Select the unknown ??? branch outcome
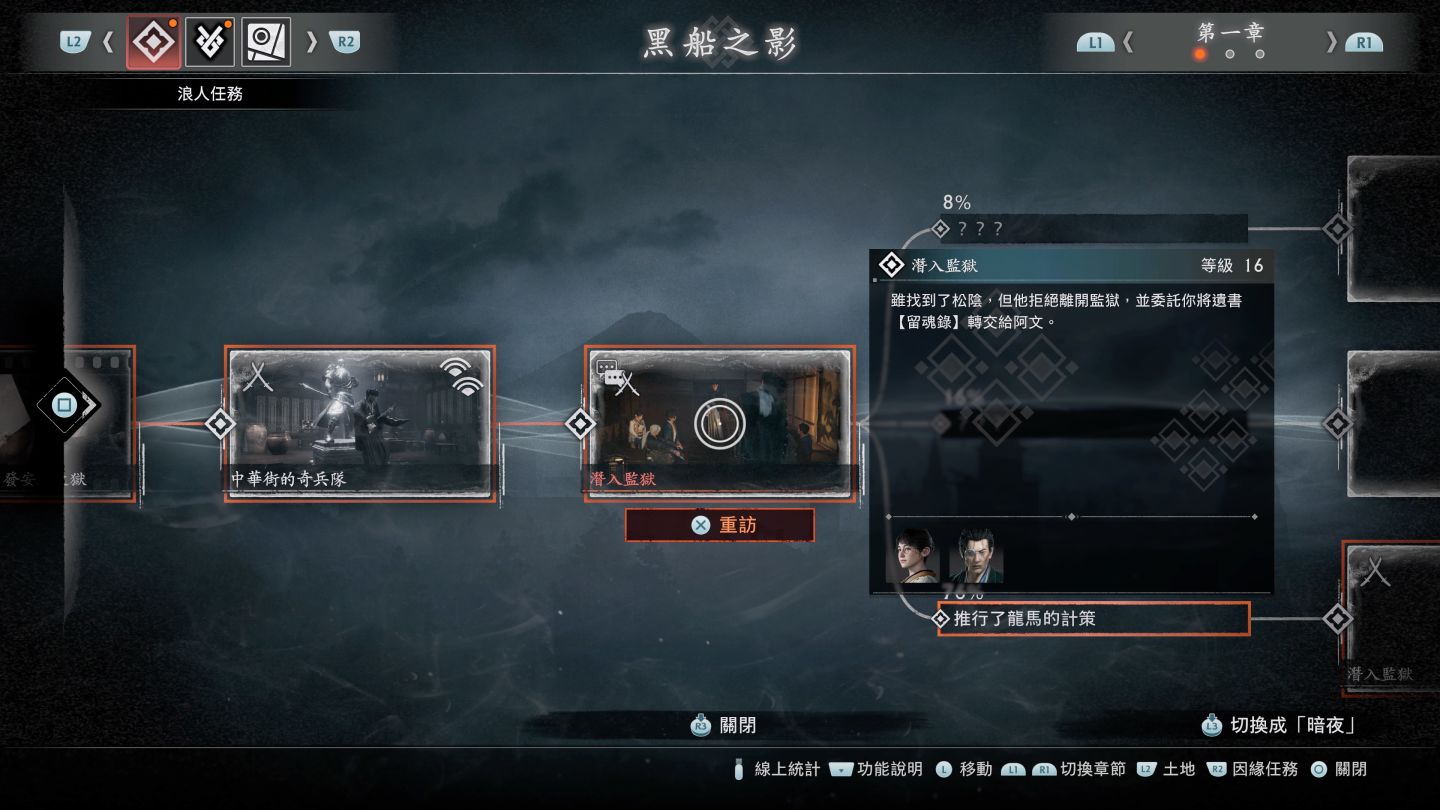This screenshot has width=1440, height=810. coord(1094,228)
